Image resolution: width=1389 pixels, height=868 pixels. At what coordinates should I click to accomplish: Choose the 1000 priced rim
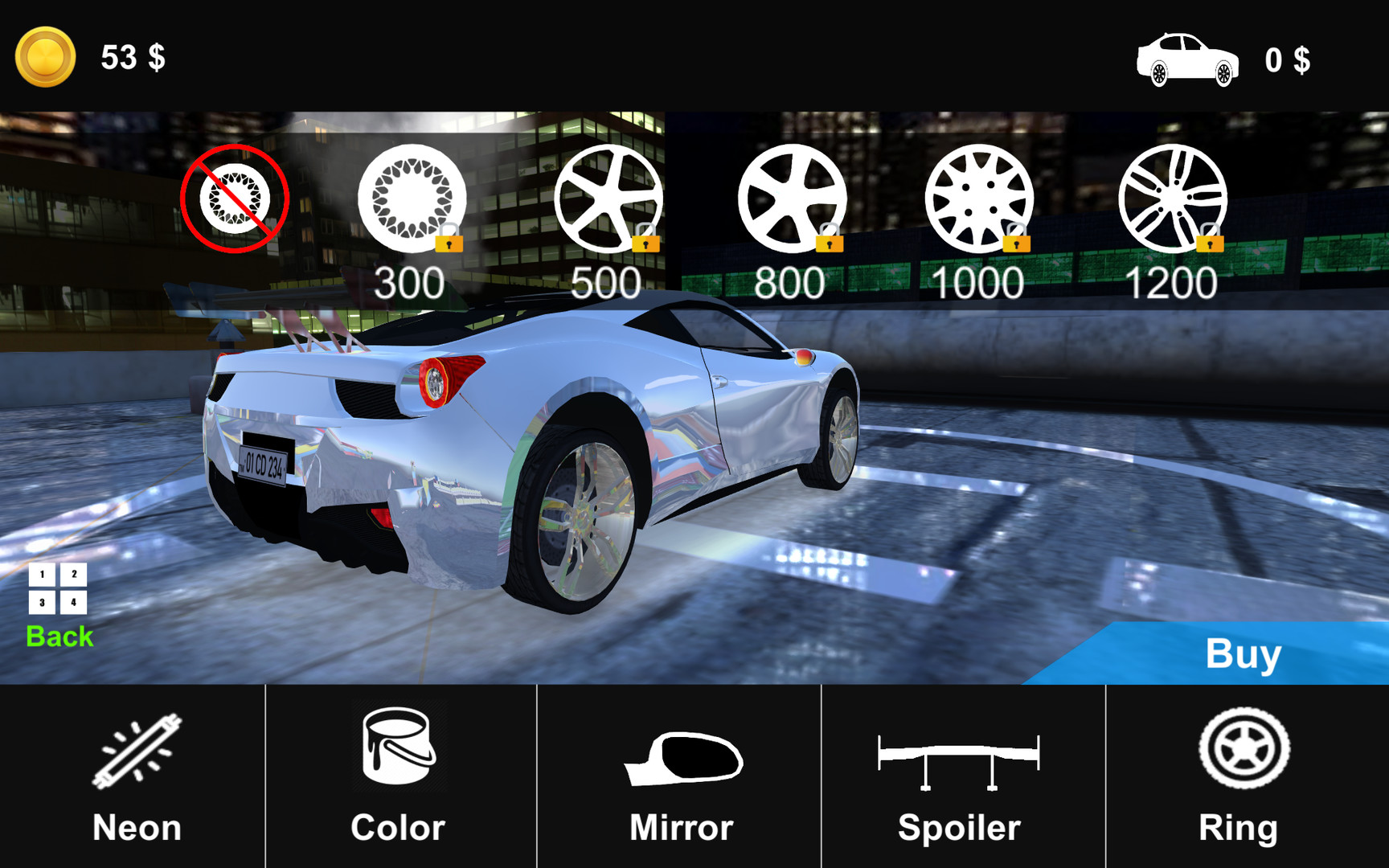[978, 199]
